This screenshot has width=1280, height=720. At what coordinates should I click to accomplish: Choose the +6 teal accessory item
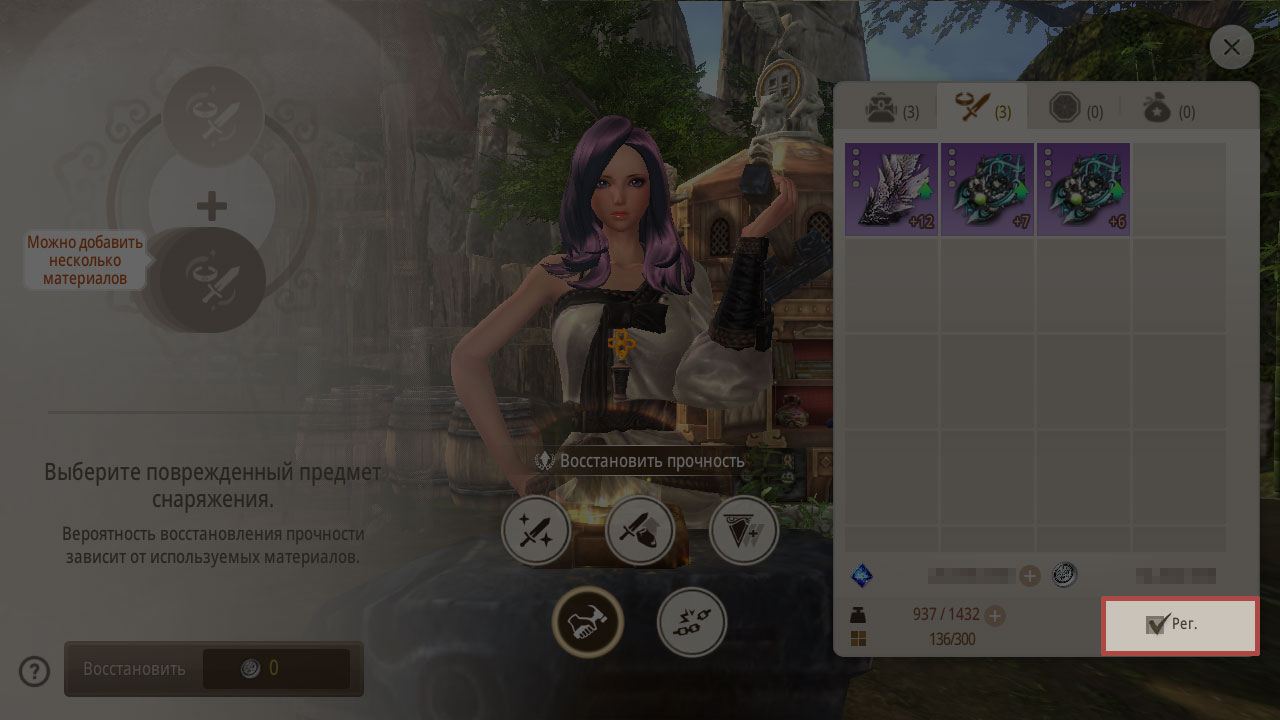(x=1083, y=189)
